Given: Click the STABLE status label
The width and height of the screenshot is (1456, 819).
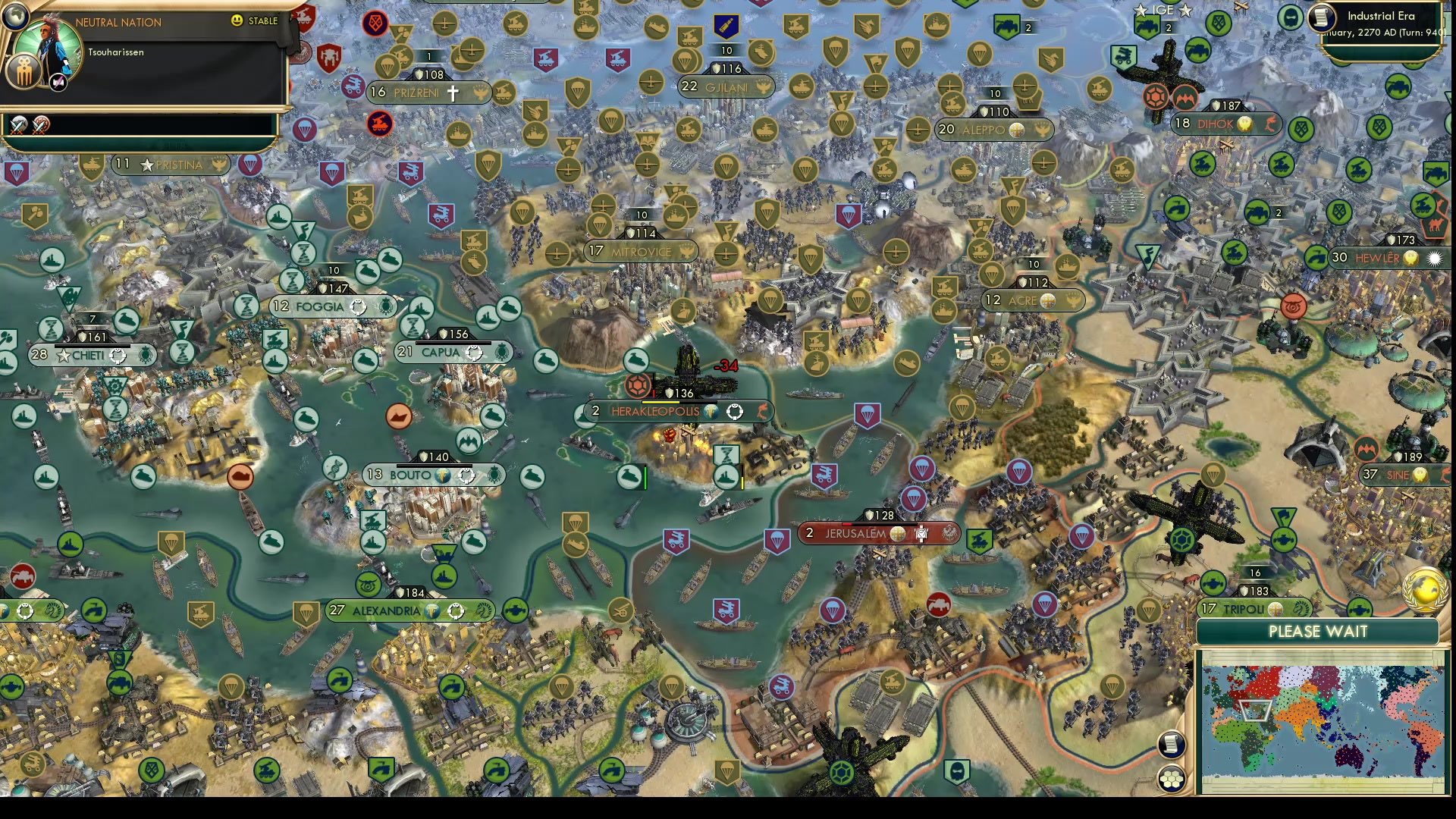Looking at the screenshot, I should click(262, 21).
